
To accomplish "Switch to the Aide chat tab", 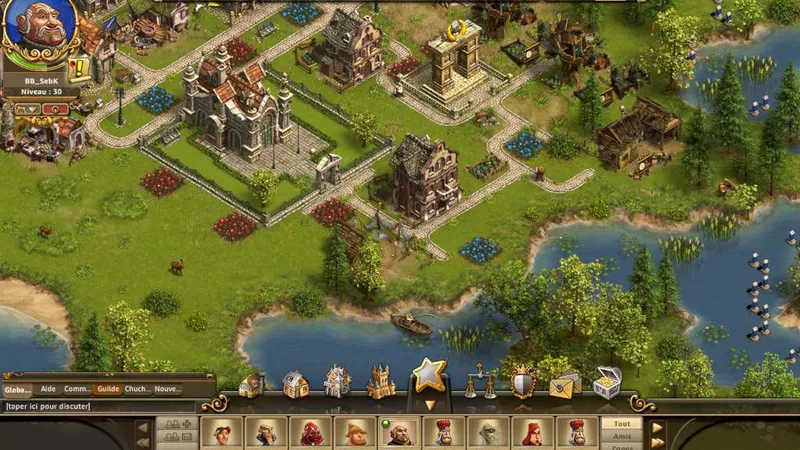I will coord(48,389).
